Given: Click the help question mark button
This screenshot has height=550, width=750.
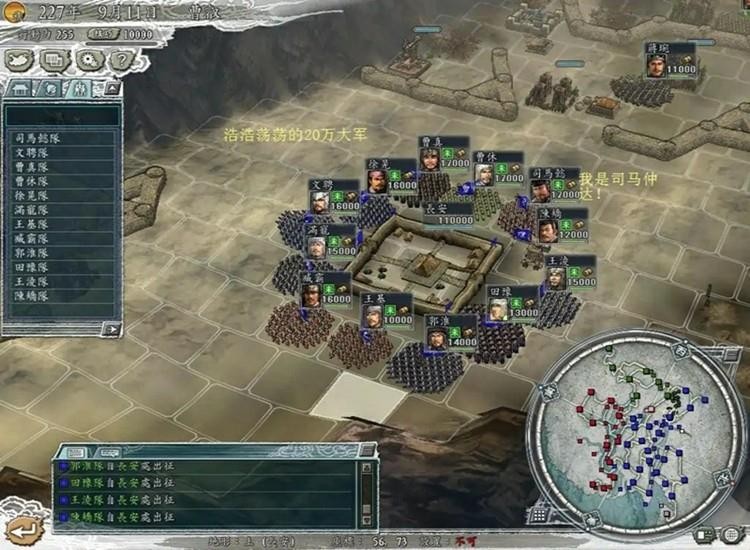Looking at the screenshot, I should point(119,60).
